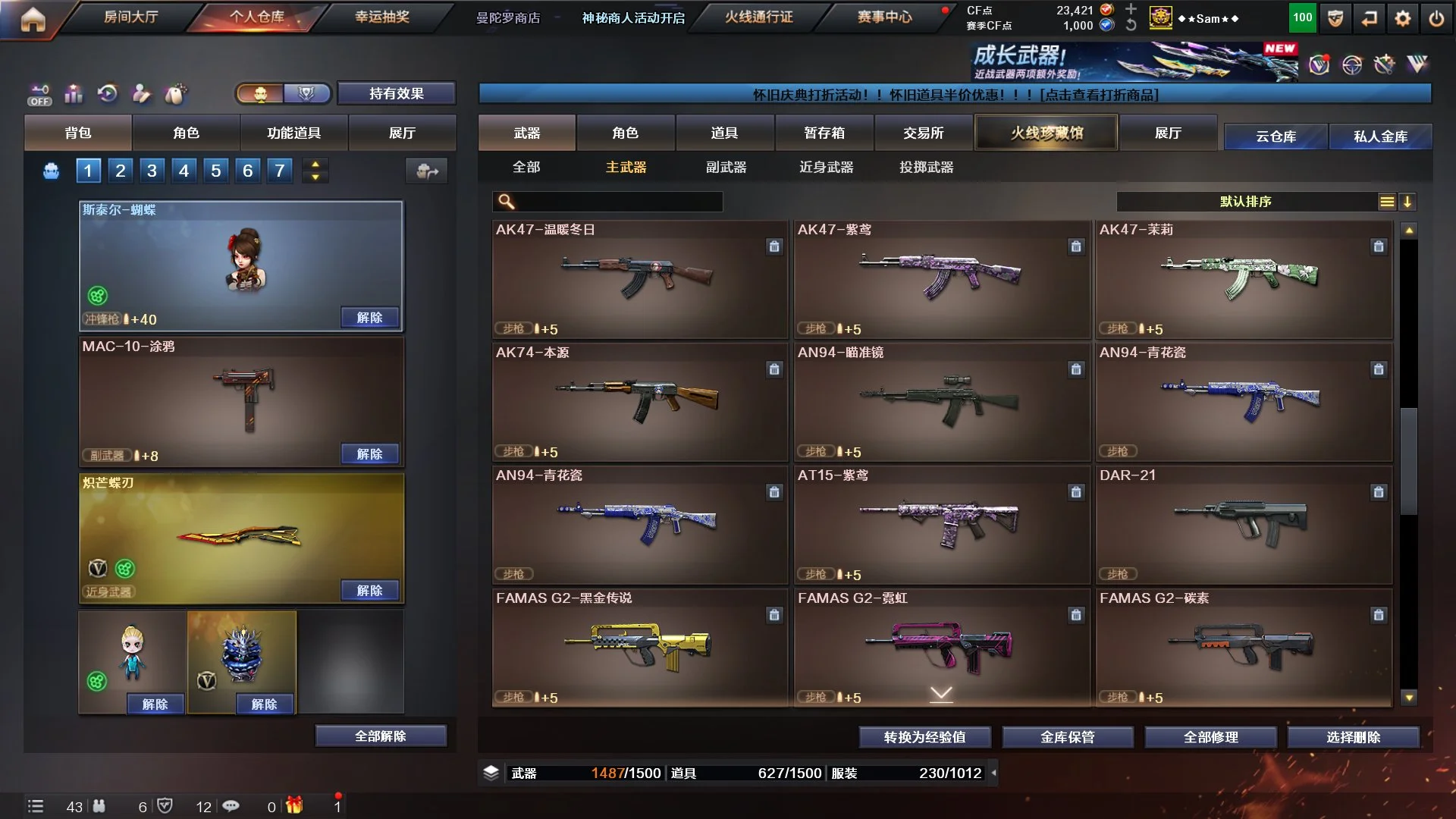The width and height of the screenshot is (1456, 819).
Task: Choose the 副武器 secondary weapon filter
Action: click(726, 167)
